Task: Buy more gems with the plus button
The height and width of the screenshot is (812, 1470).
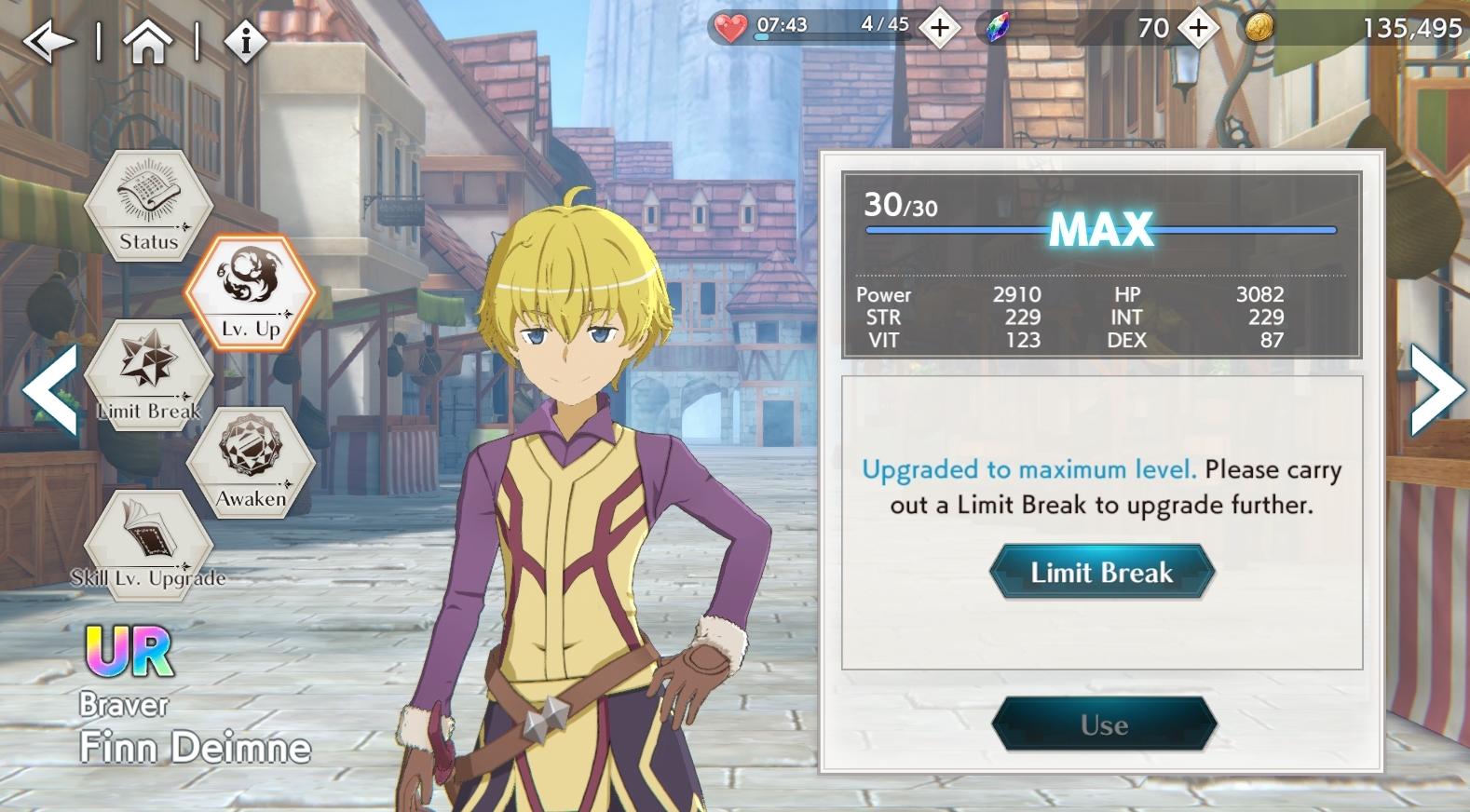Action: coord(1198,29)
